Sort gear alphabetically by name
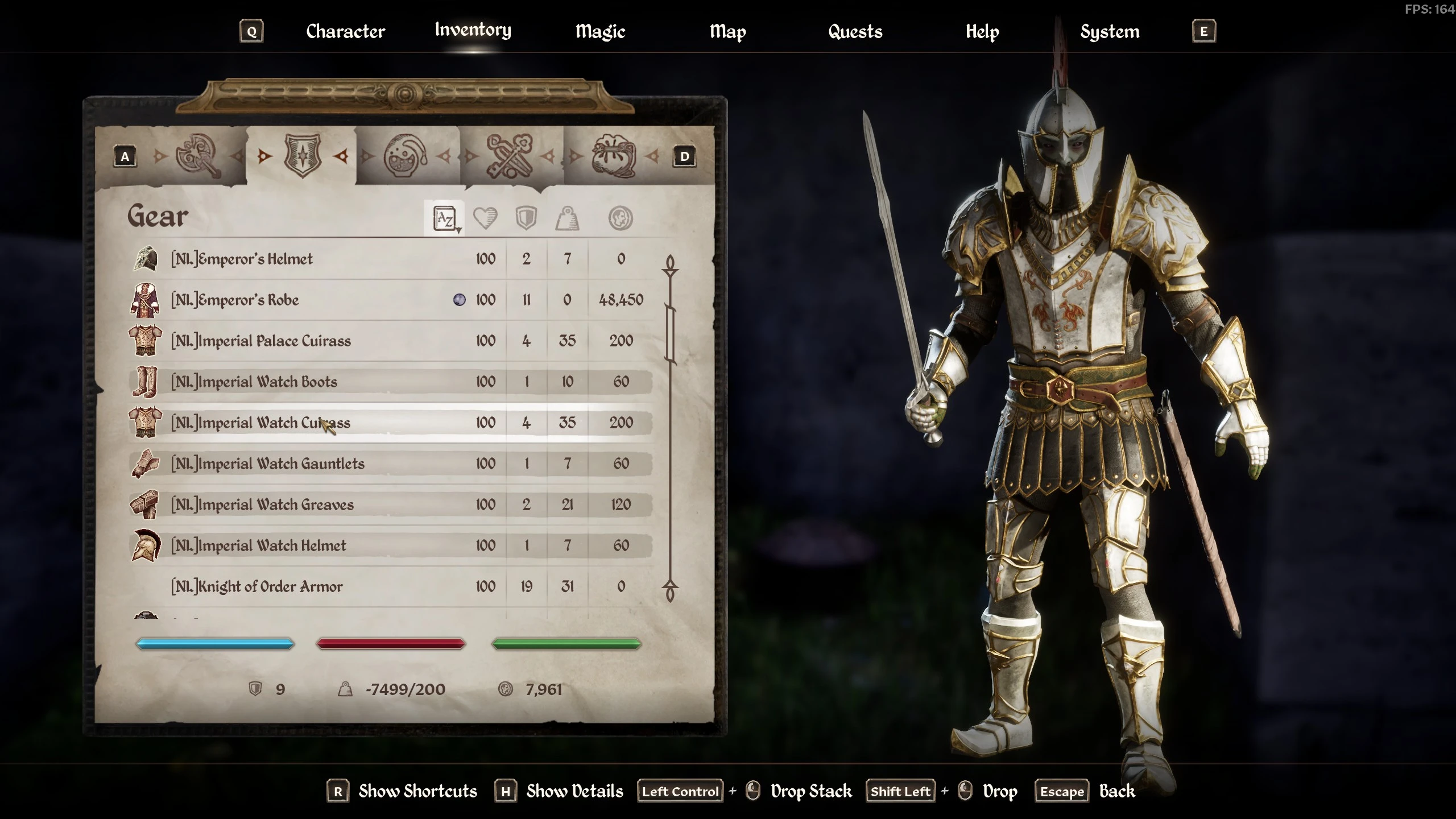The width and height of the screenshot is (1456, 819). coord(444,218)
